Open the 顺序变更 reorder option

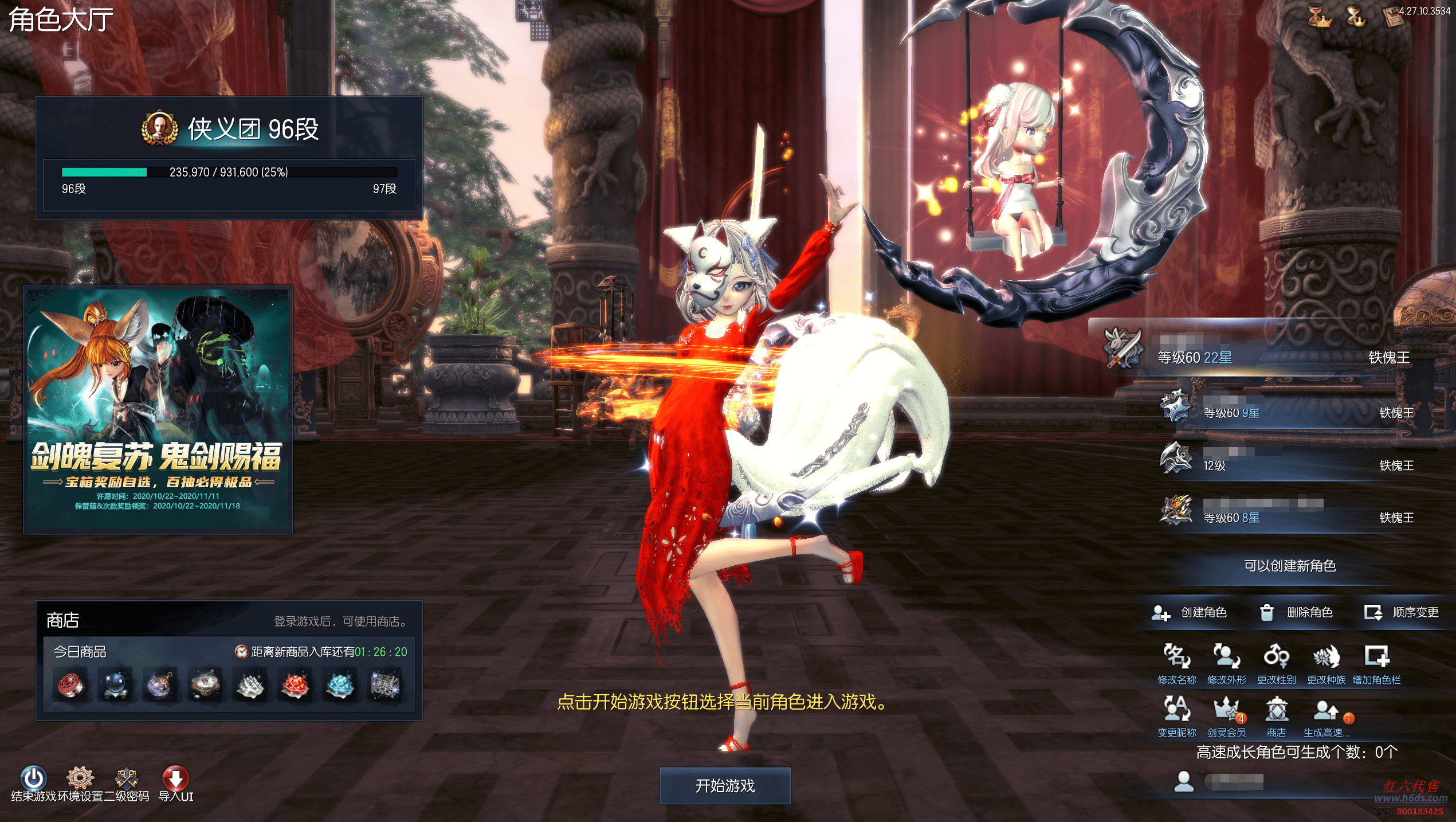(1402, 612)
